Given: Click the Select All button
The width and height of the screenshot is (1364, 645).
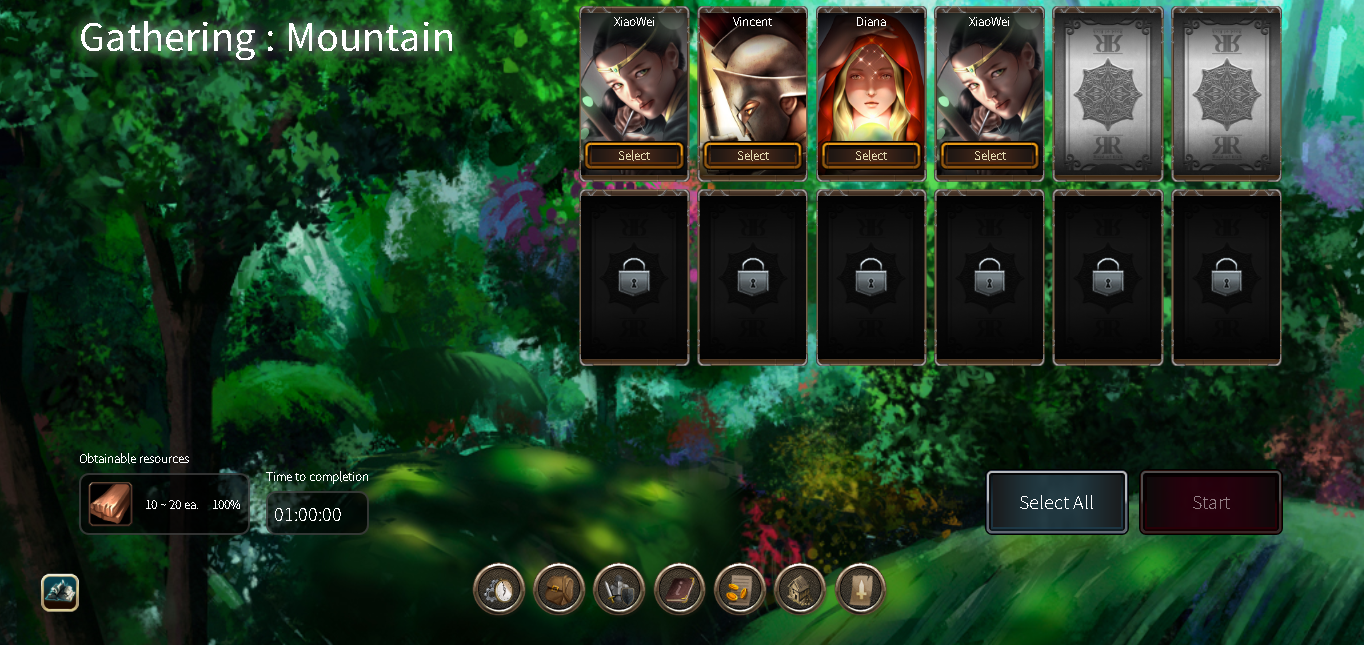Looking at the screenshot, I should tap(1056, 503).
